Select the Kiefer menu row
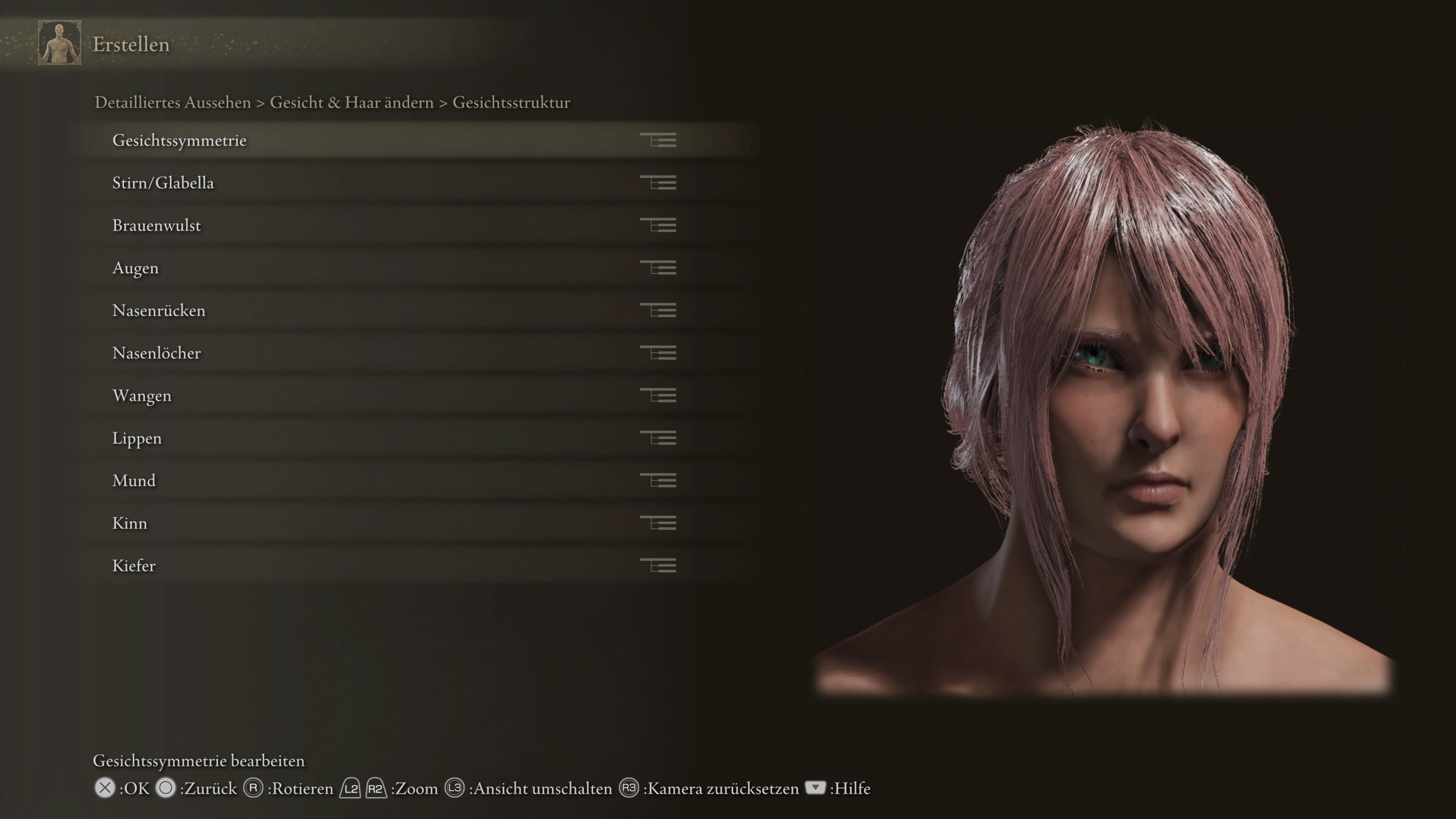The height and width of the screenshot is (819, 1456). coord(134,566)
